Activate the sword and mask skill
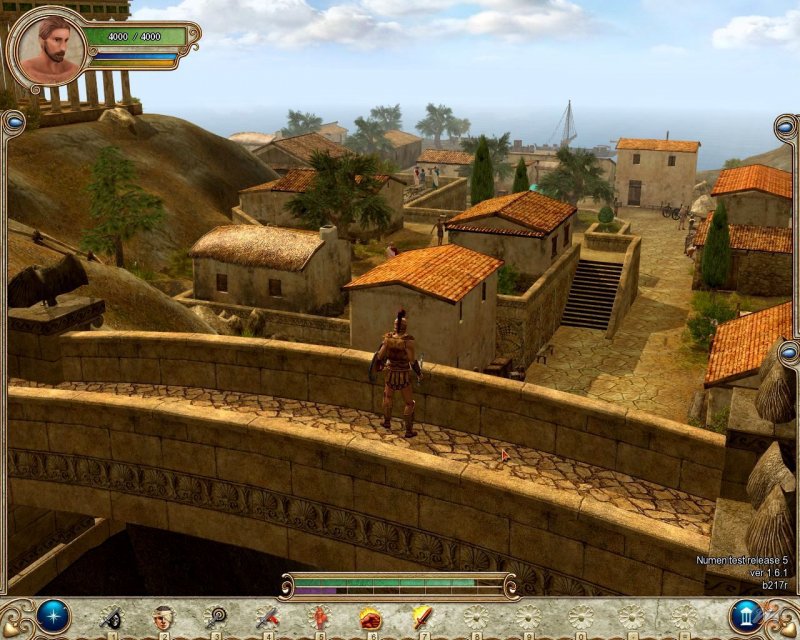 tap(111, 618)
